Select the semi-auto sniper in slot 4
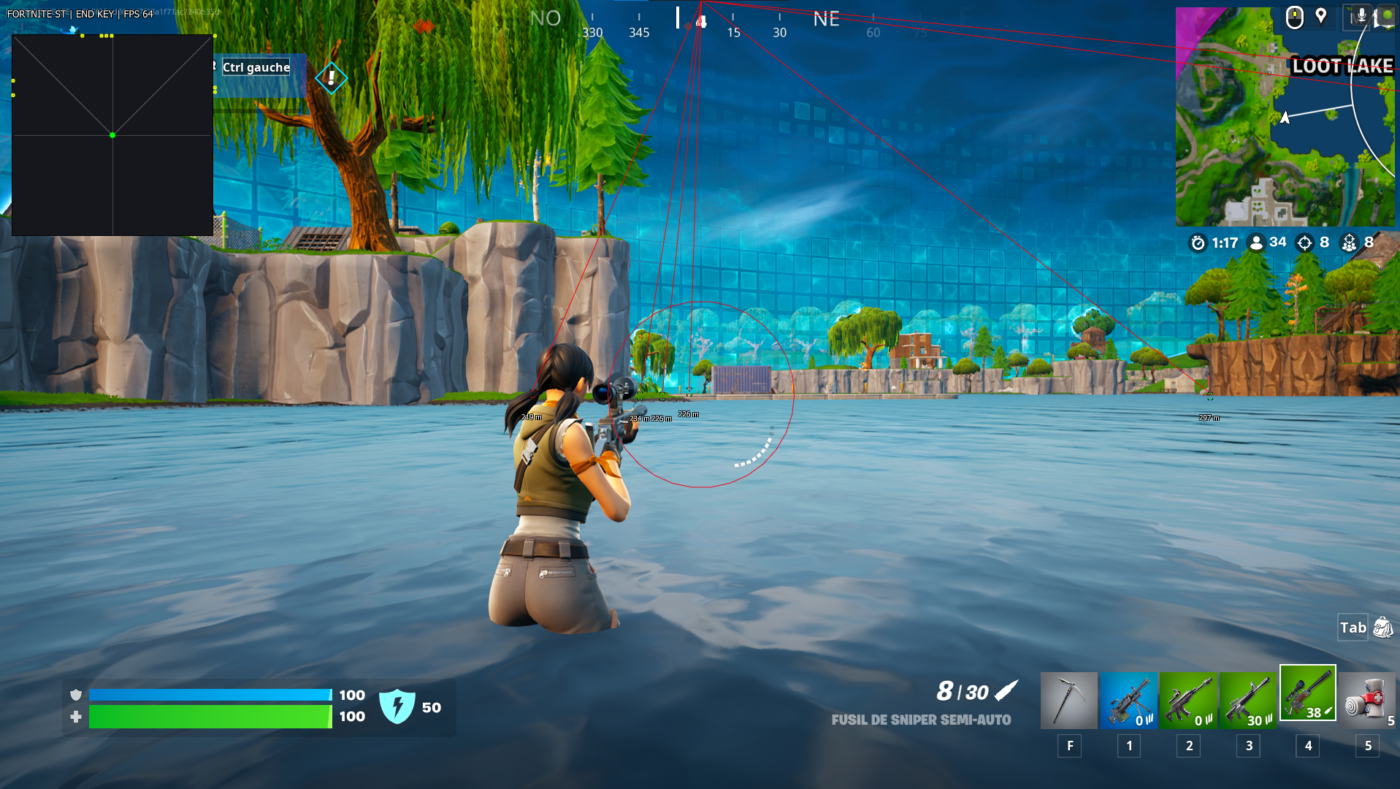 pos(1307,693)
